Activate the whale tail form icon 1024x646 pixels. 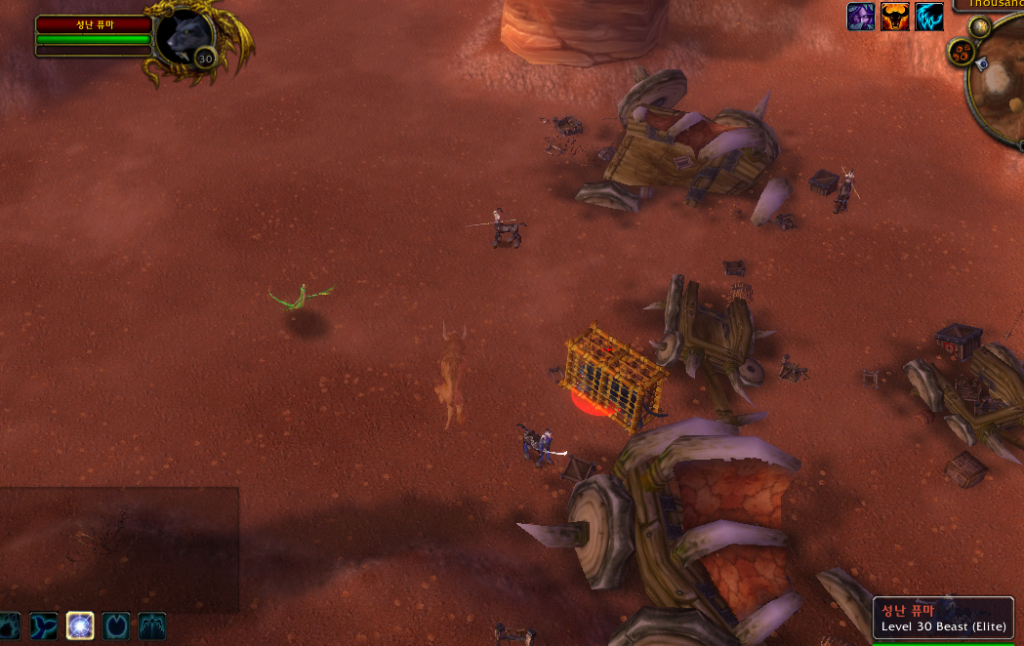click(x=44, y=626)
